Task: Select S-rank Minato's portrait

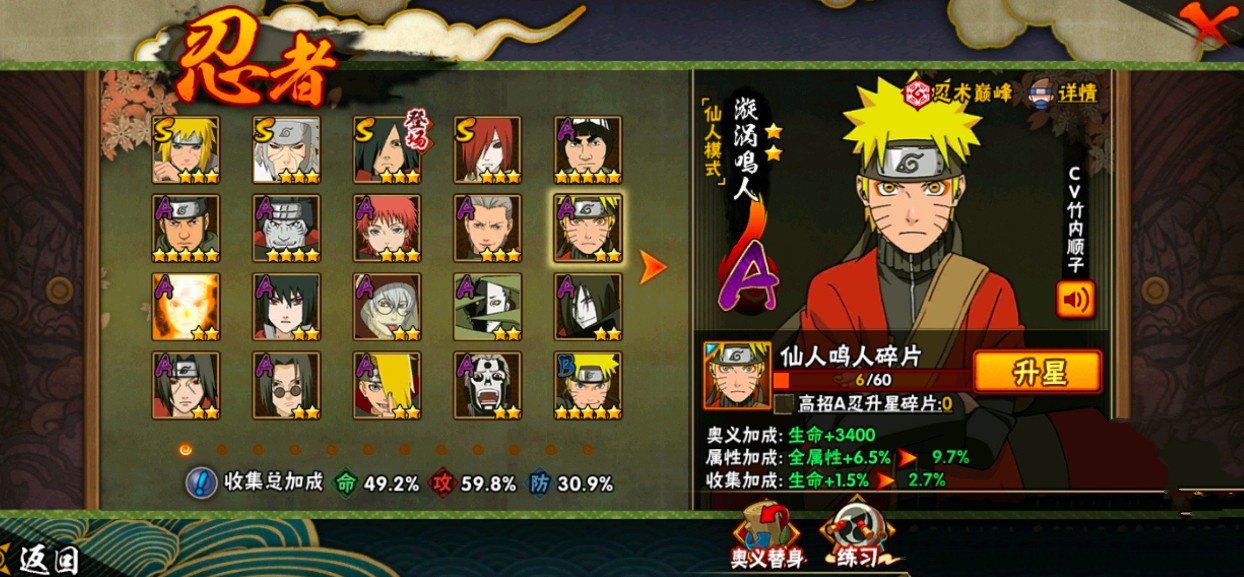Action: click(185, 150)
